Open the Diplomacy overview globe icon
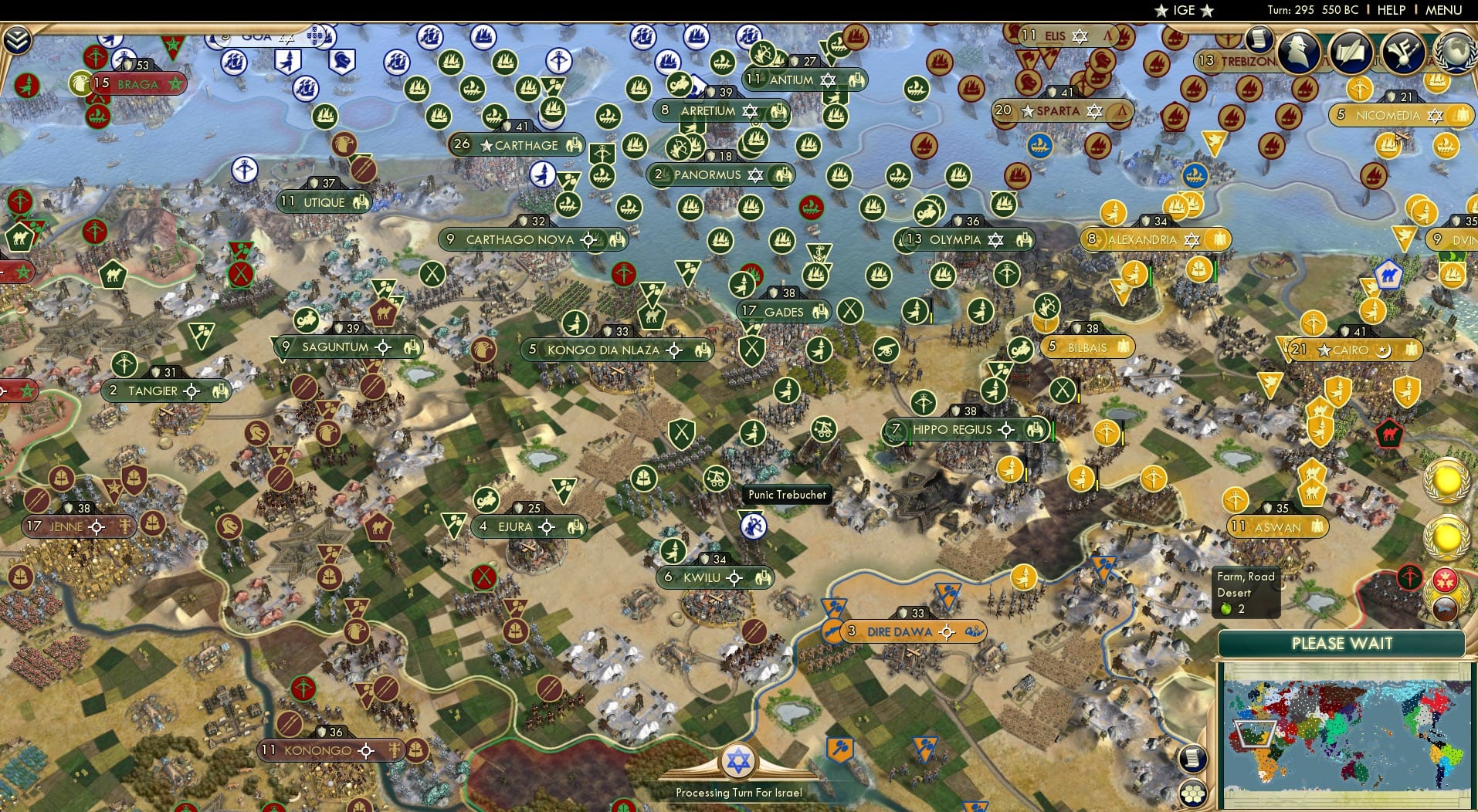The image size is (1478, 812). [x=1454, y=51]
